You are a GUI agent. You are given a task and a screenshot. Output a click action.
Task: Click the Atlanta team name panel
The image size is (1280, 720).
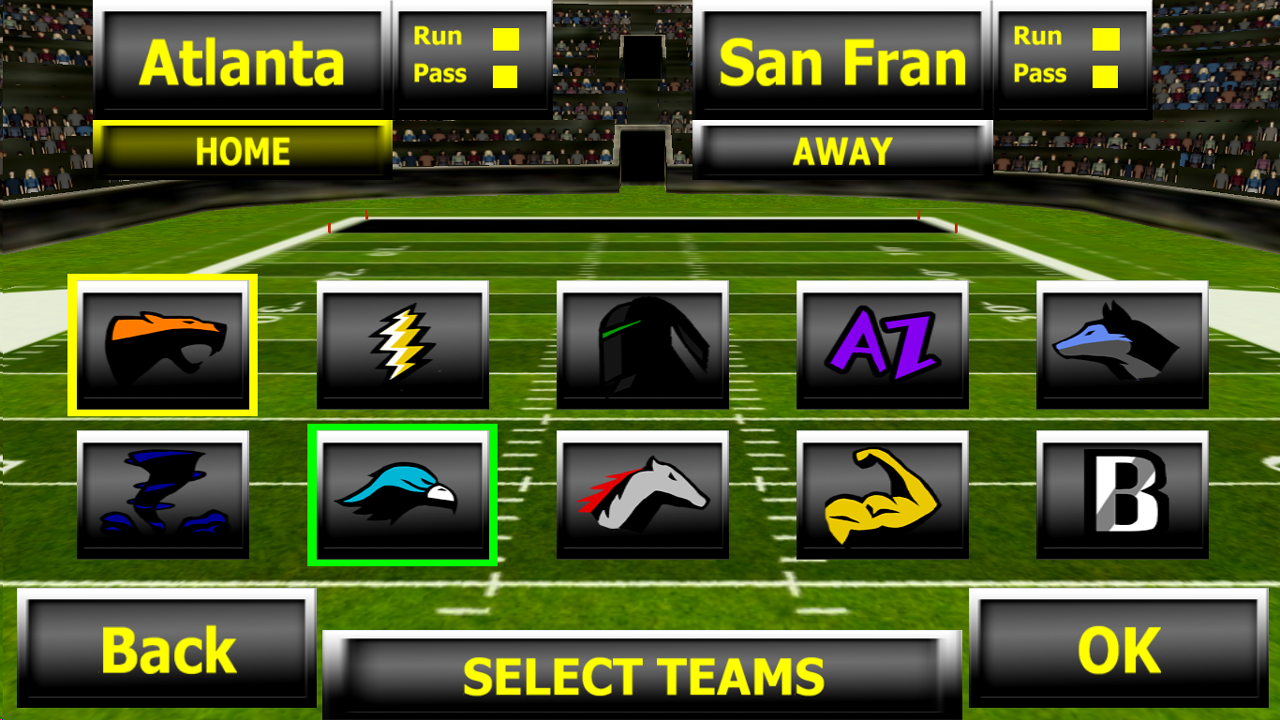click(x=241, y=60)
